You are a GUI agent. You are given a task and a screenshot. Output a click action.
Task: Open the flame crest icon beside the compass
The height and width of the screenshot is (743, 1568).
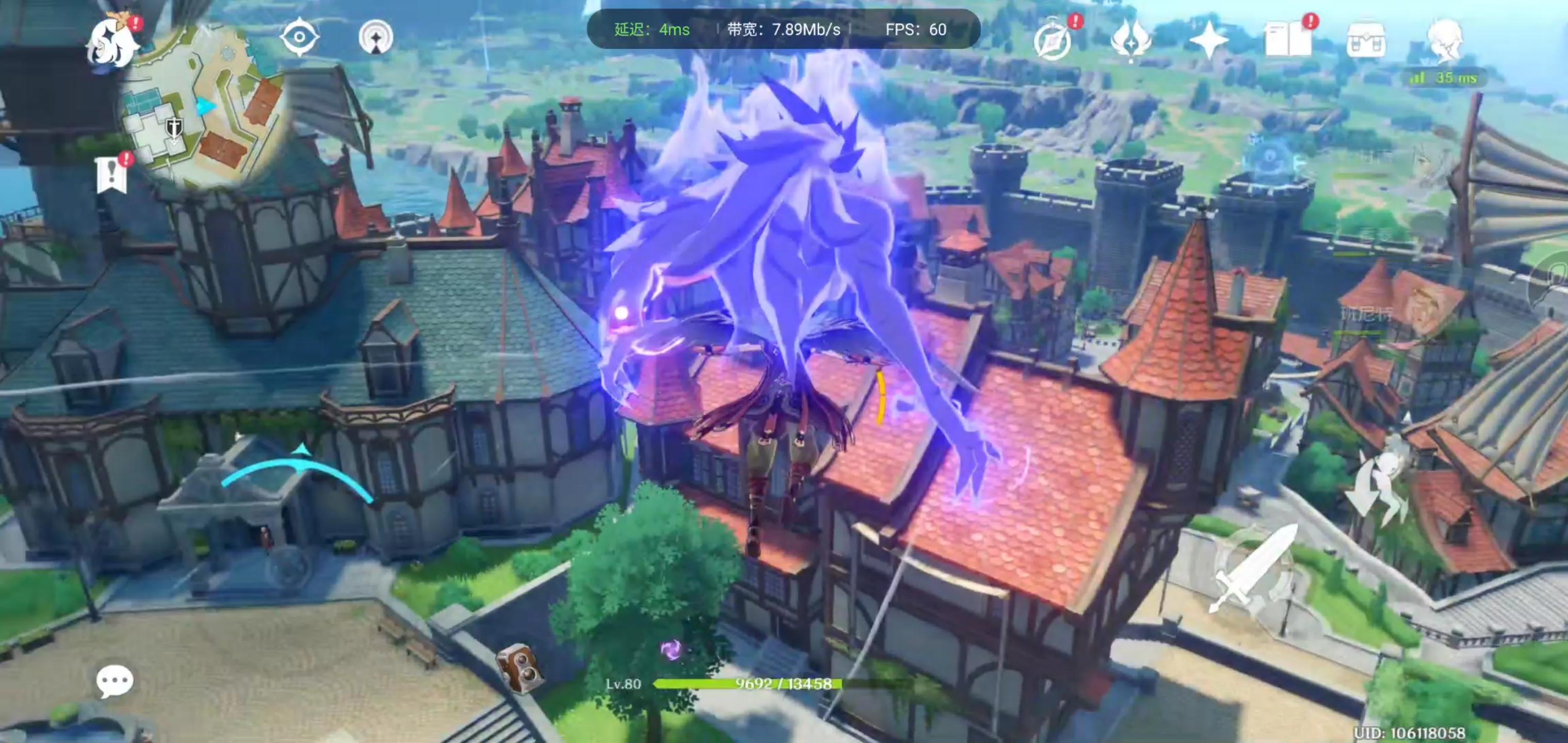[1131, 40]
